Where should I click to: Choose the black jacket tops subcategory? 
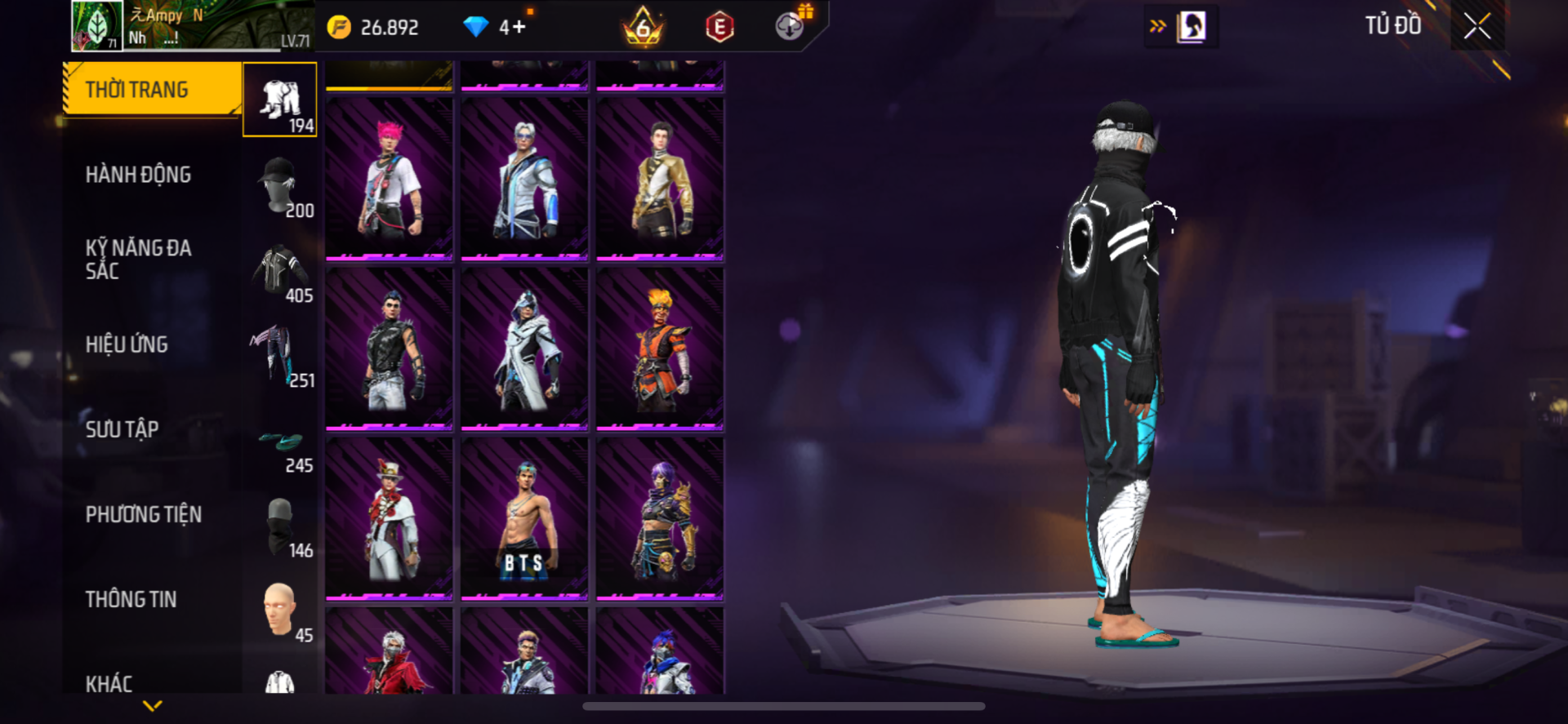pyautogui.click(x=280, y=269)
